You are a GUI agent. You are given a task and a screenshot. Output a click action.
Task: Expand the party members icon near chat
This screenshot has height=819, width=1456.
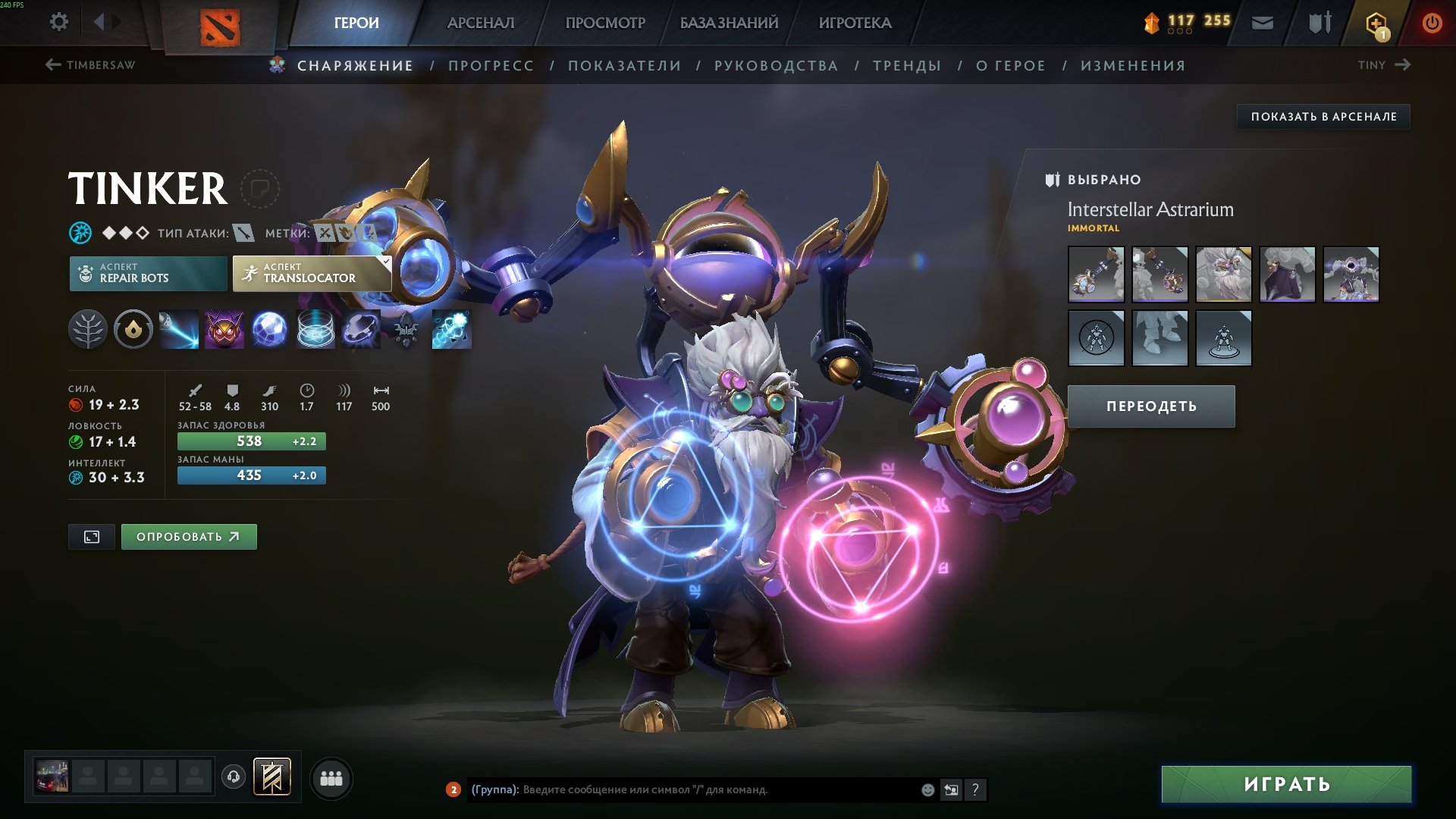point(331,777)
